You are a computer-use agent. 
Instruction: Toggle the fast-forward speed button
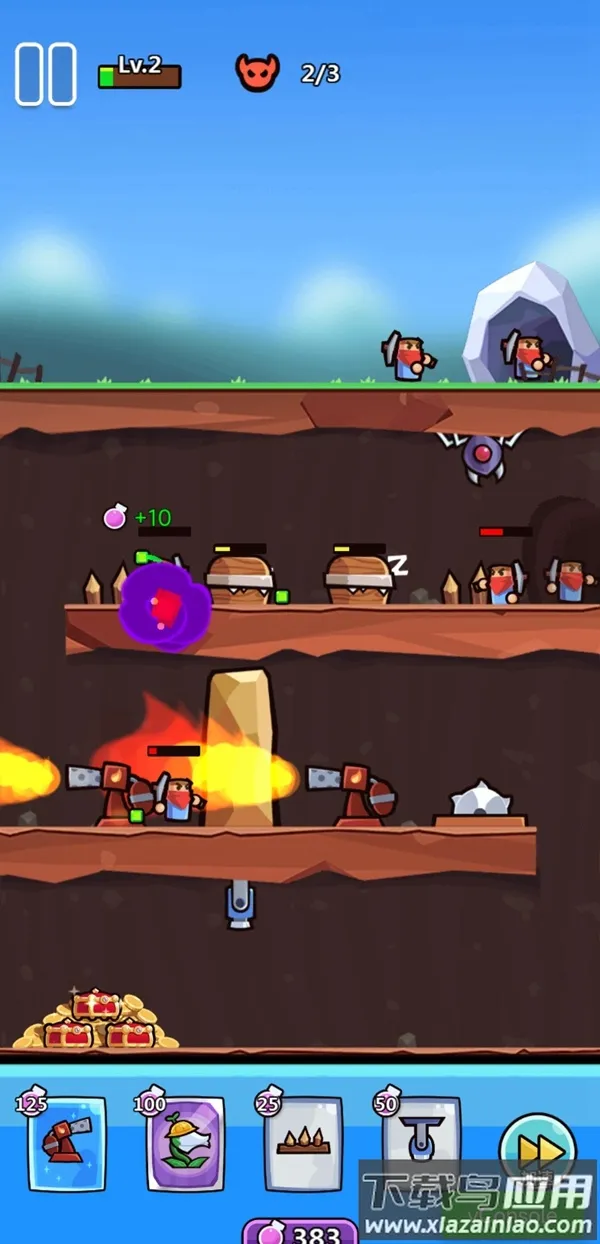[538, 1150]
